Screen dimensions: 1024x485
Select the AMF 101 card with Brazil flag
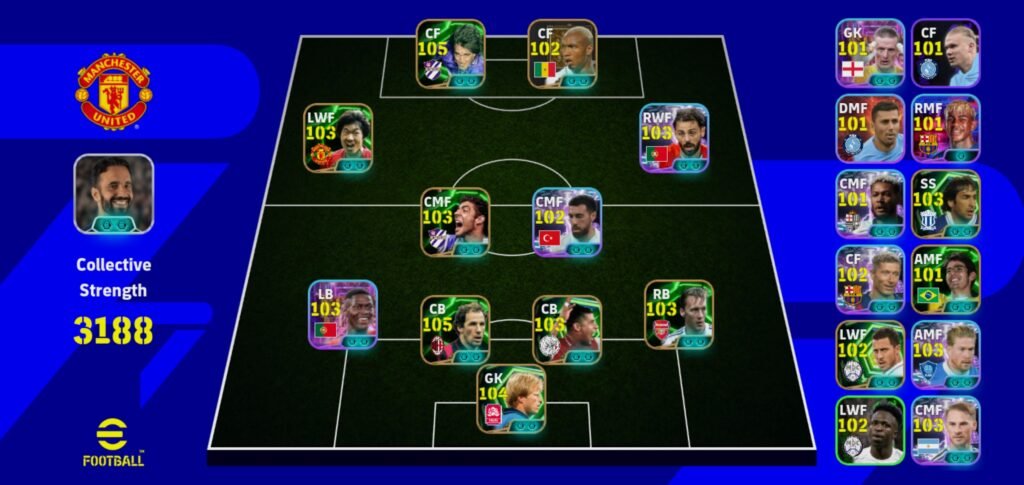pos(946,280)
